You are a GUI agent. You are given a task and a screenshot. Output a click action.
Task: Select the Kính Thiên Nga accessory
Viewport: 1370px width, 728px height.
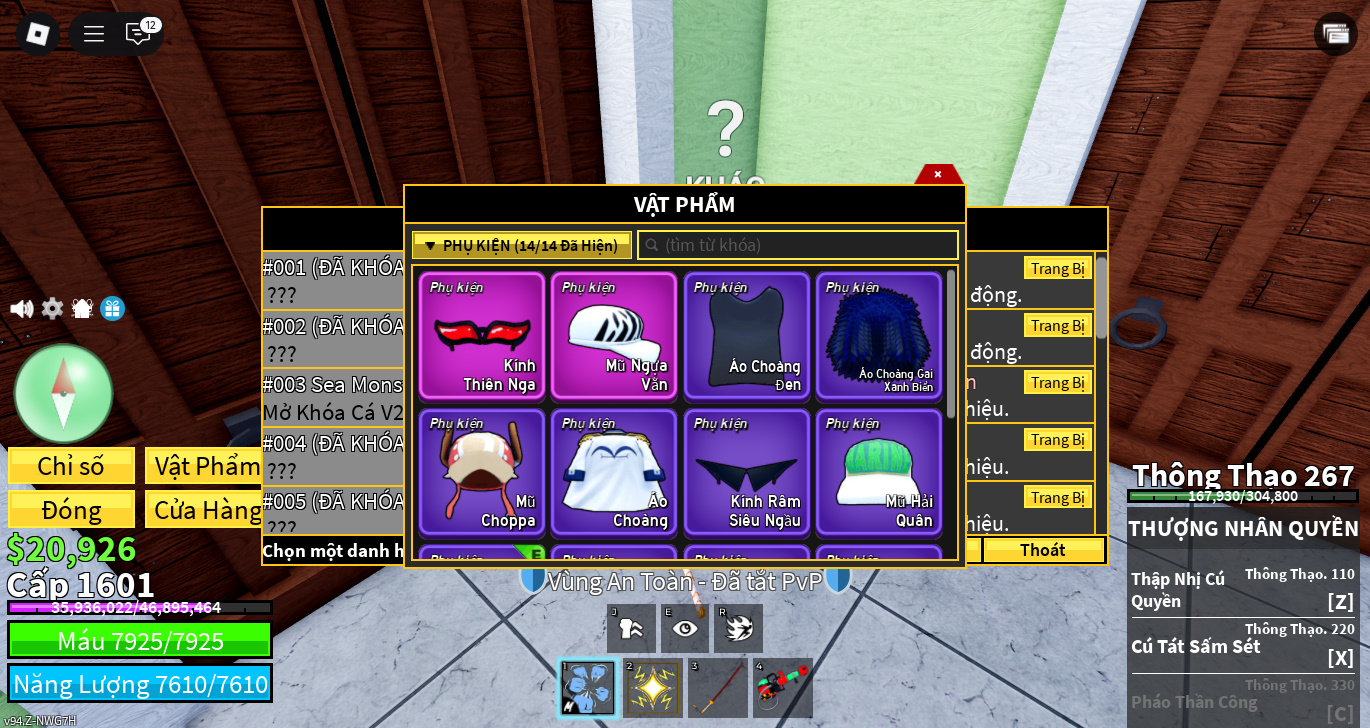tap(482, 336)
